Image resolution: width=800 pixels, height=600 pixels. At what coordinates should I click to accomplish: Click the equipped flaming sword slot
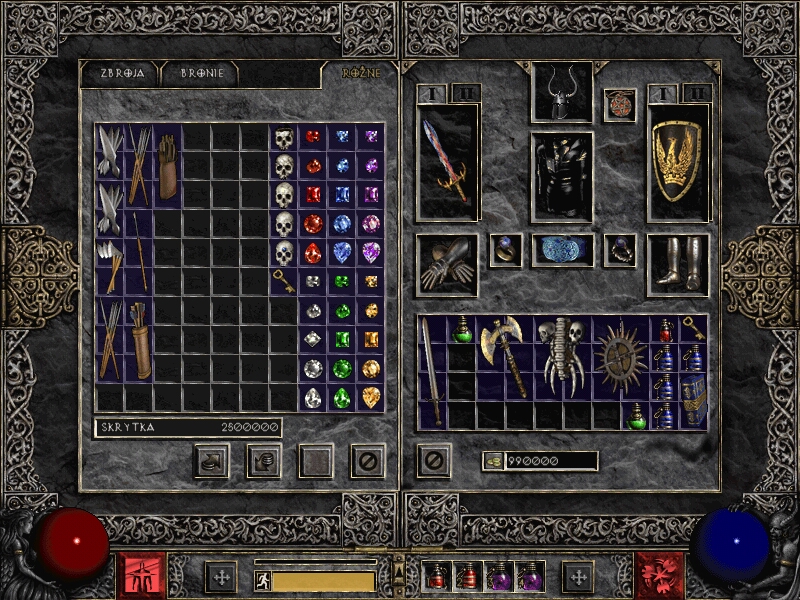click(x=447, y=161)
